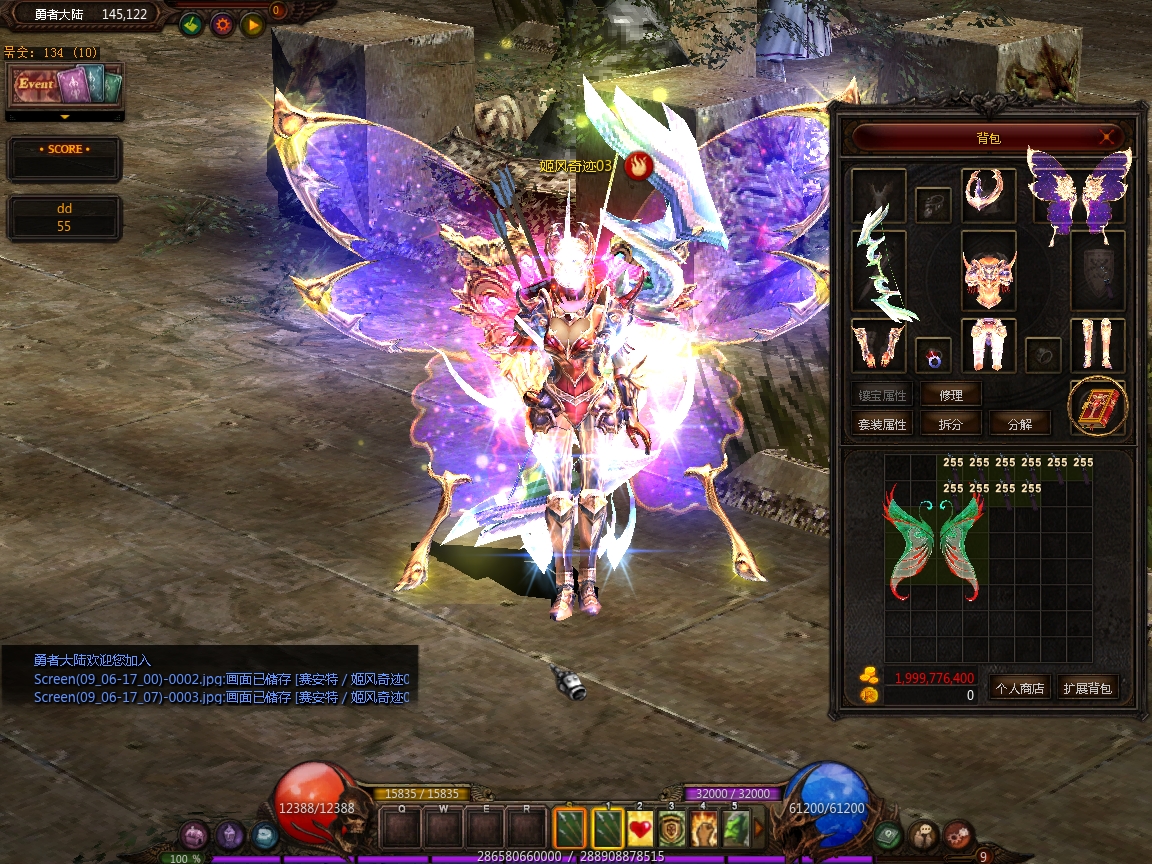This screenshot has width=1152, height=864.
Task: Click the 分解 decompose button
Action: click(1020, 423)
